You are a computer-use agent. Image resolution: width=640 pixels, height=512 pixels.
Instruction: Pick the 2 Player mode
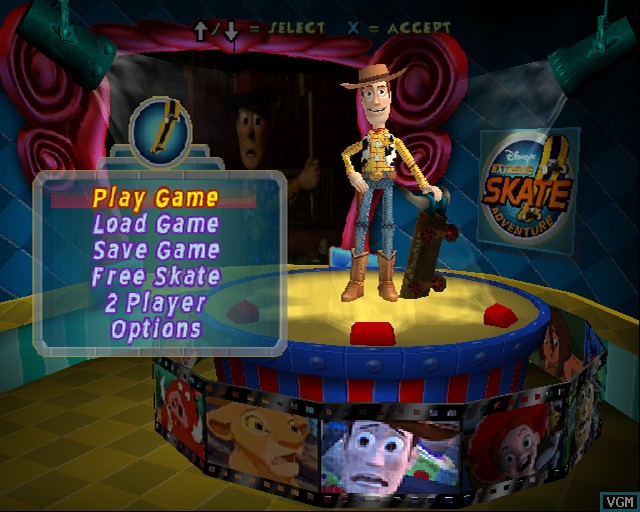click(155, 302)
